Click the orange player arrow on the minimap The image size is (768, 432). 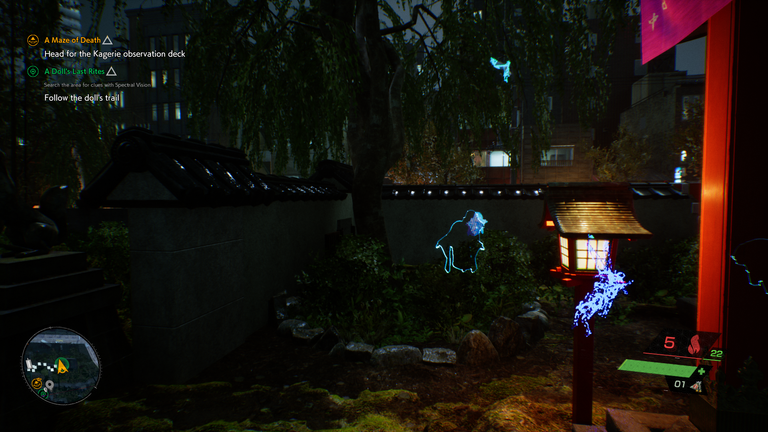tap(62, 367)
